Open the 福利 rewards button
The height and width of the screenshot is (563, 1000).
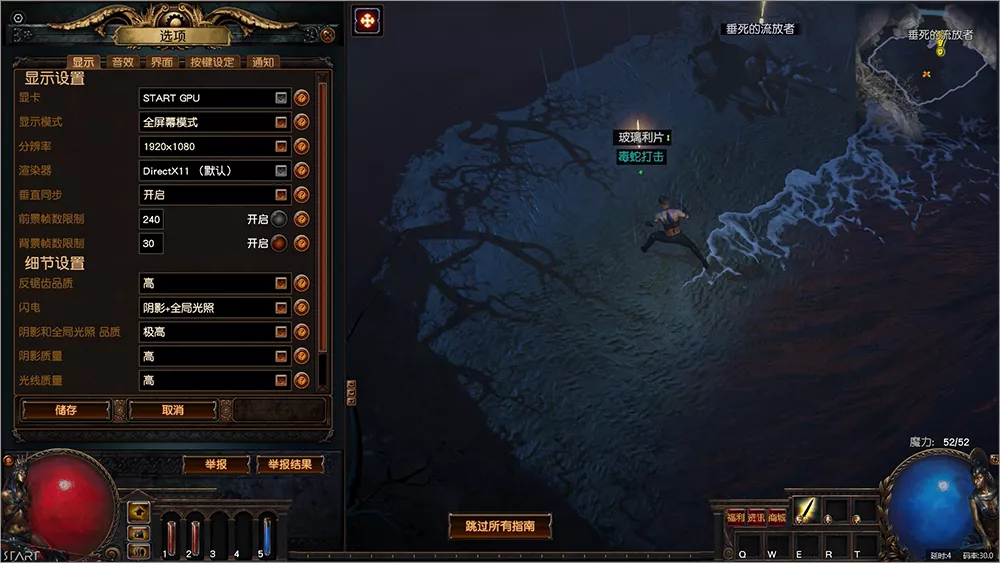point(736,517)
